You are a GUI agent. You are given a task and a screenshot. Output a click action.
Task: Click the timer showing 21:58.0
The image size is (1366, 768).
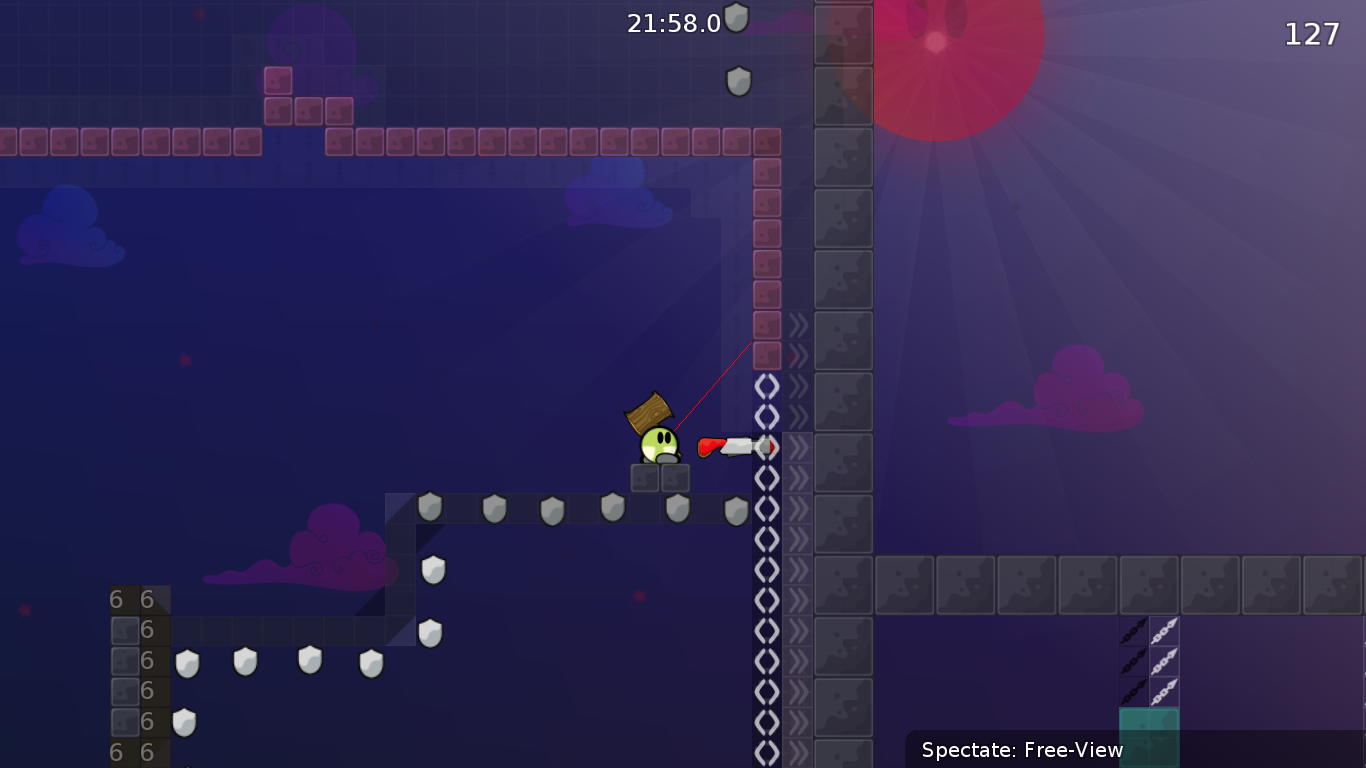tap(672, 23)
